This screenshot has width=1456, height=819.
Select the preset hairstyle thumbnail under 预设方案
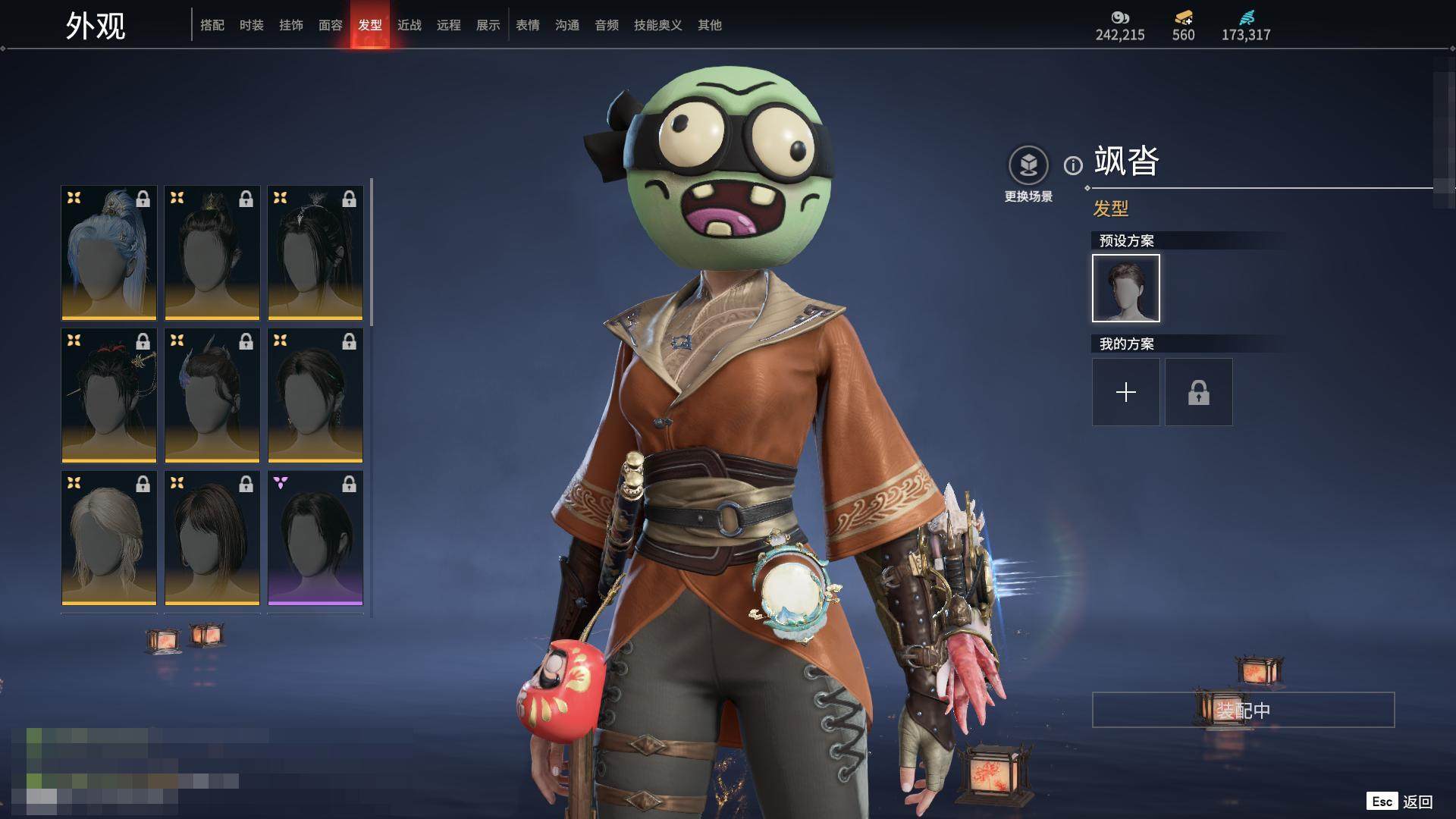point(1125,288)
